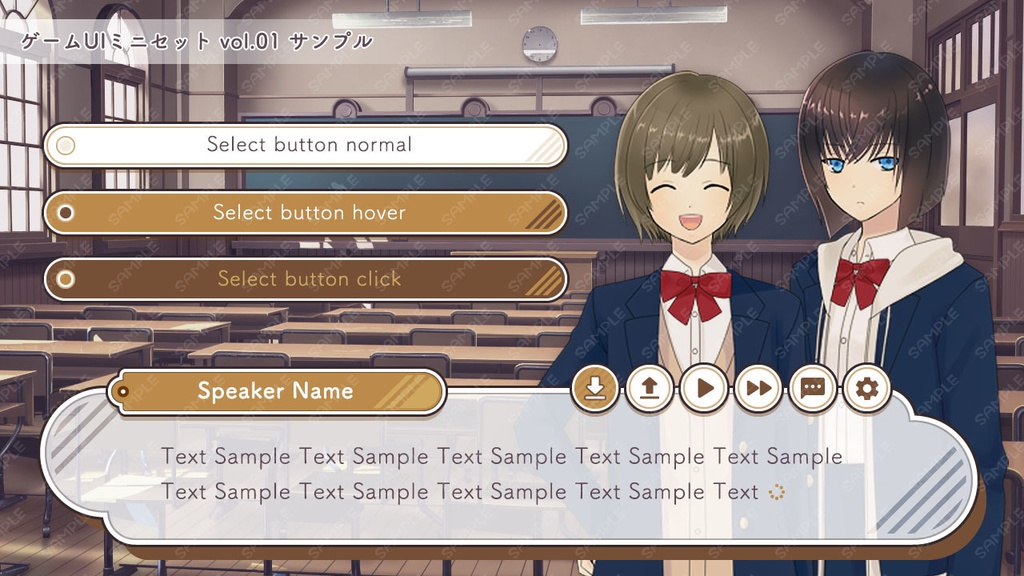This screenshot has width=1024, height=576.
Task: Choose the "Select button click" option
Action: point(306,279)
